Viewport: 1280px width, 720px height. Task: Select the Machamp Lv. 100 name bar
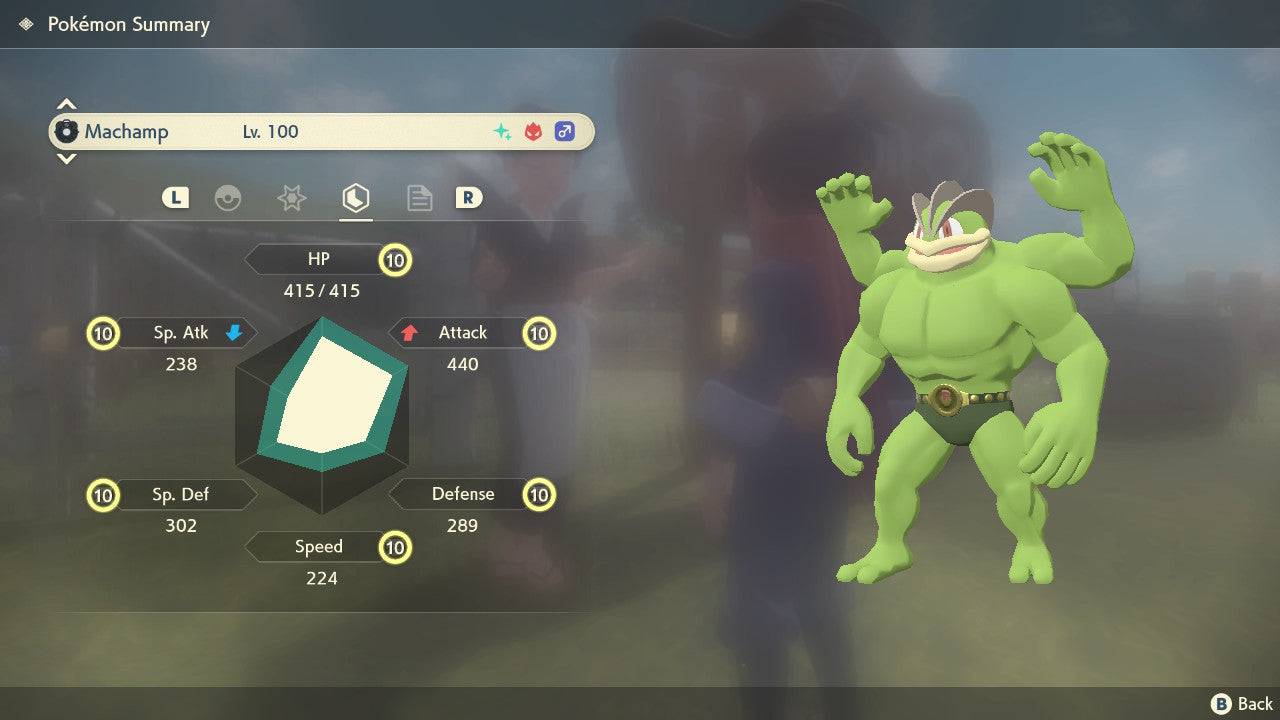320,131
